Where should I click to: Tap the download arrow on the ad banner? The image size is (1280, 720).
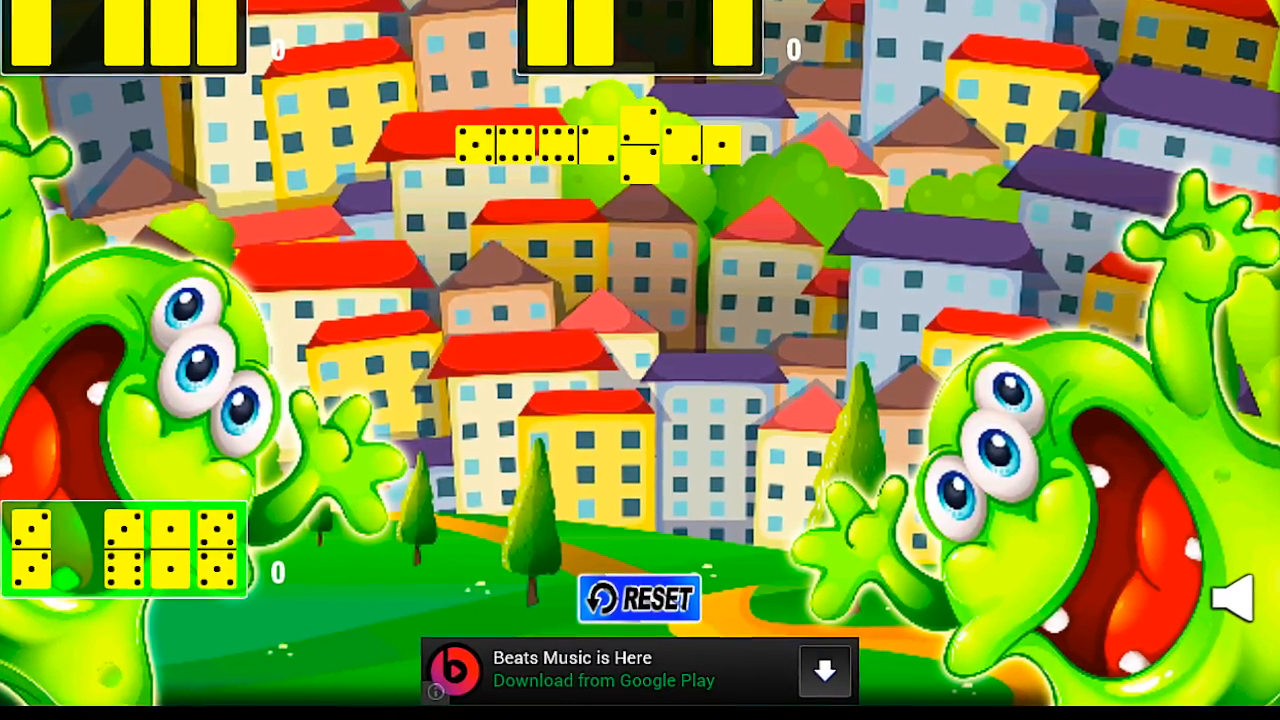tap(824, 671)
